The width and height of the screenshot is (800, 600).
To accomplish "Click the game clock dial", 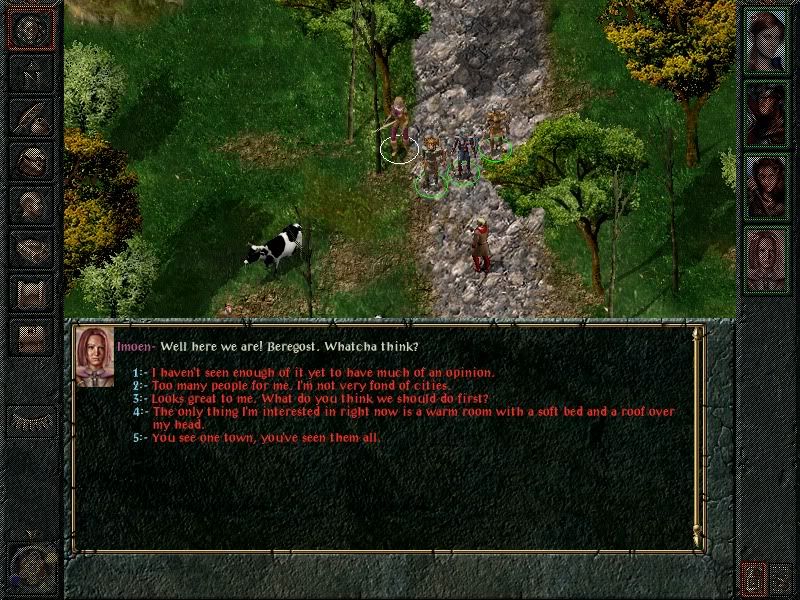I will [x=31, y=568].
